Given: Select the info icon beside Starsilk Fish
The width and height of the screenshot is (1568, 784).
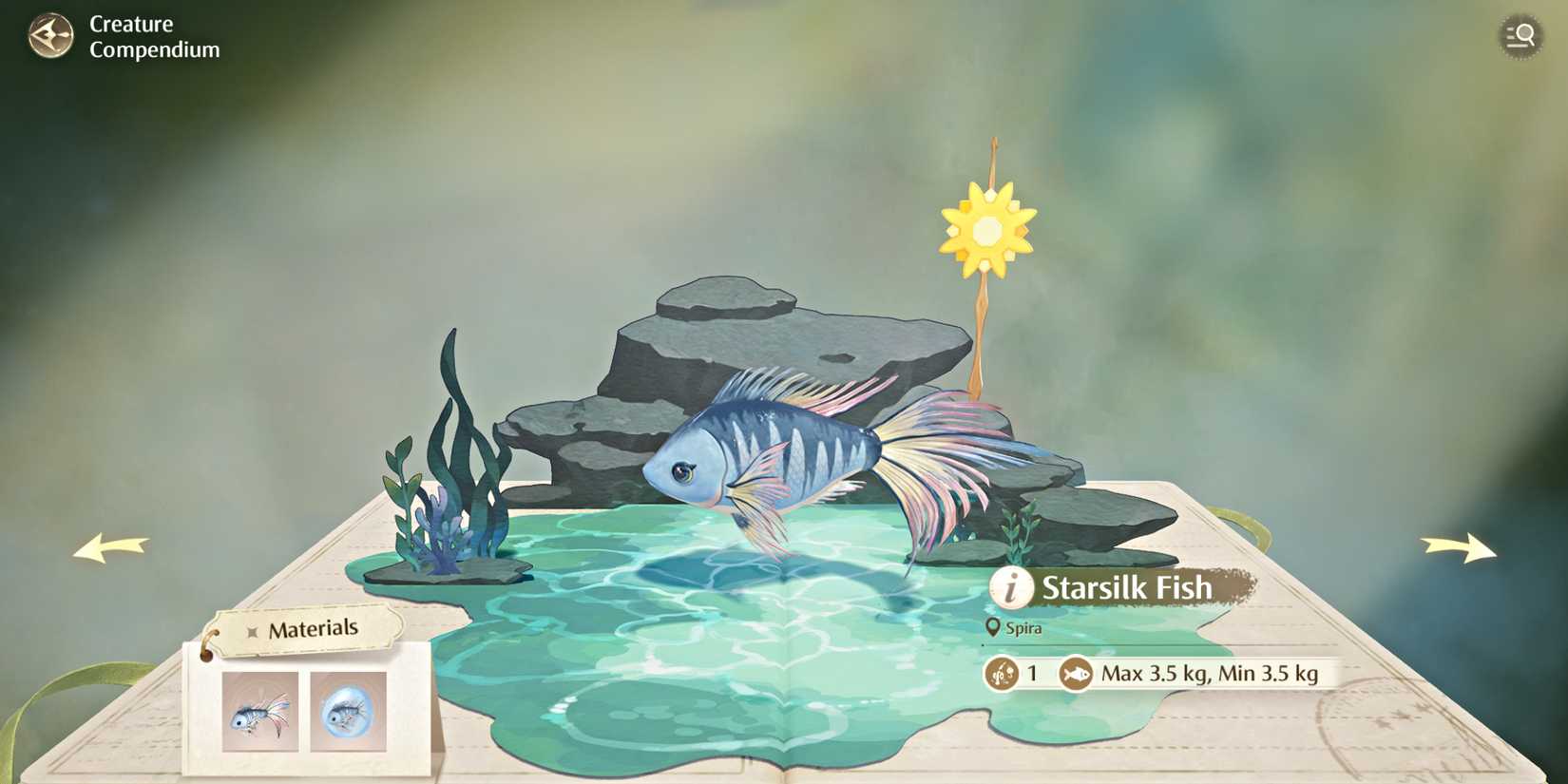Looking at the screenshot, I should click(x=1010, y=587).
